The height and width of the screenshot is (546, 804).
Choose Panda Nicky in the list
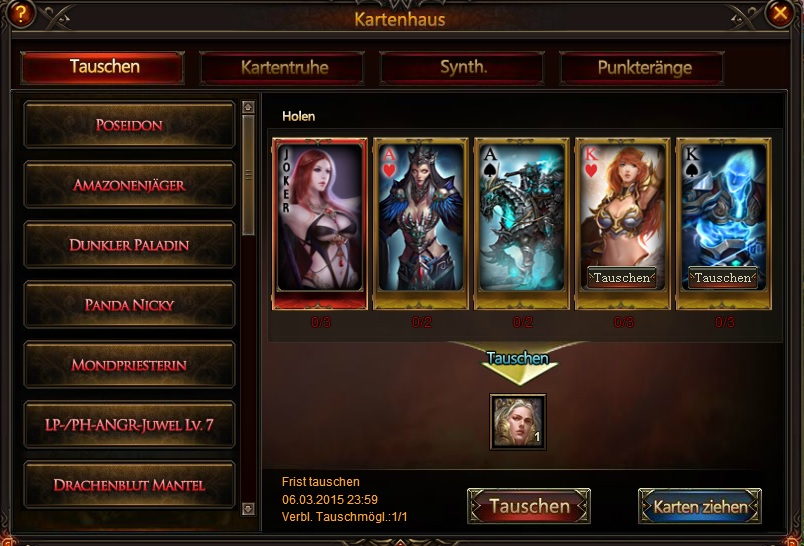click(129, 305)
